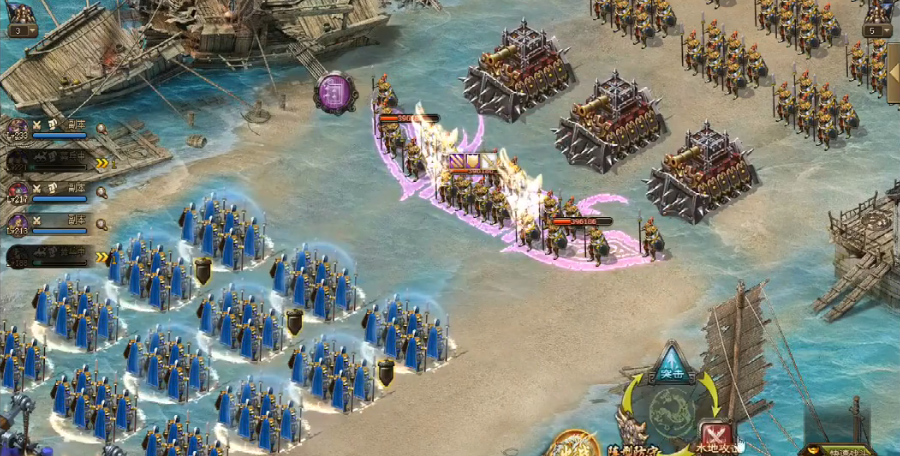Image resolution: width=900 pixels, height=456 pixels.
Task: Select the Lv.217 general portrait
Action: click(x=18, y=192)
